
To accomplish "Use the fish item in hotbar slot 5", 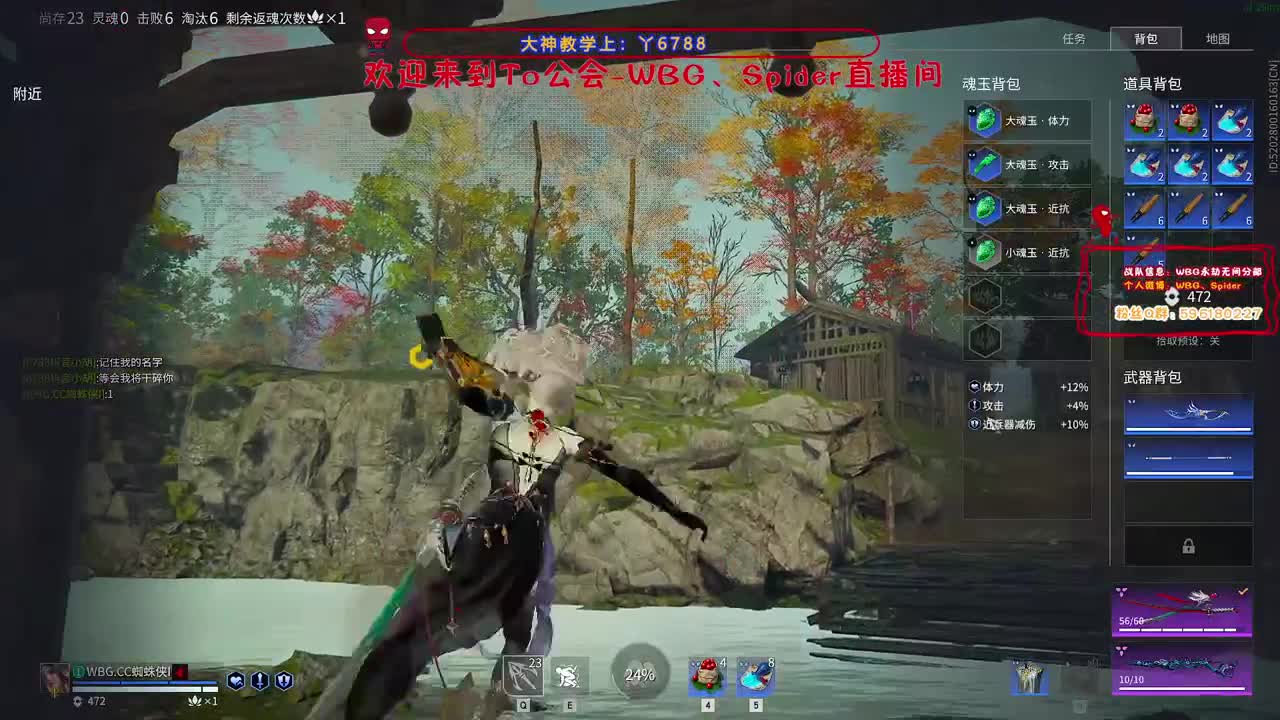I will [x=756, y=676].
